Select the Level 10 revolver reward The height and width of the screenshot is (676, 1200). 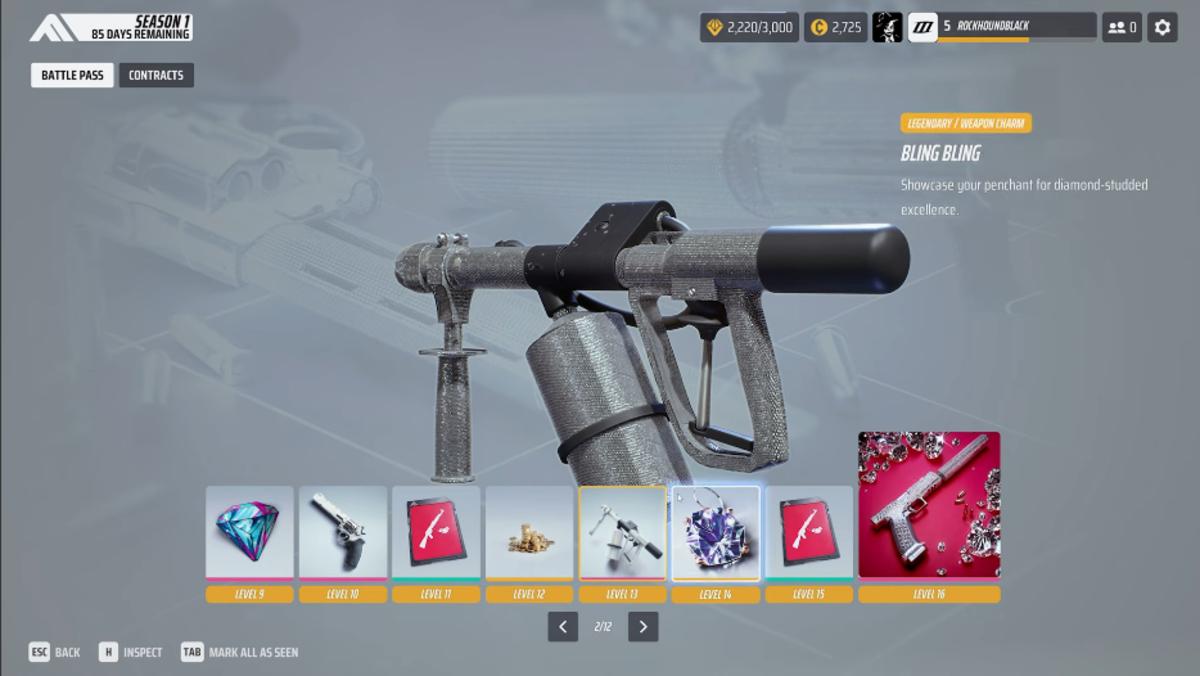click(343, 533)
